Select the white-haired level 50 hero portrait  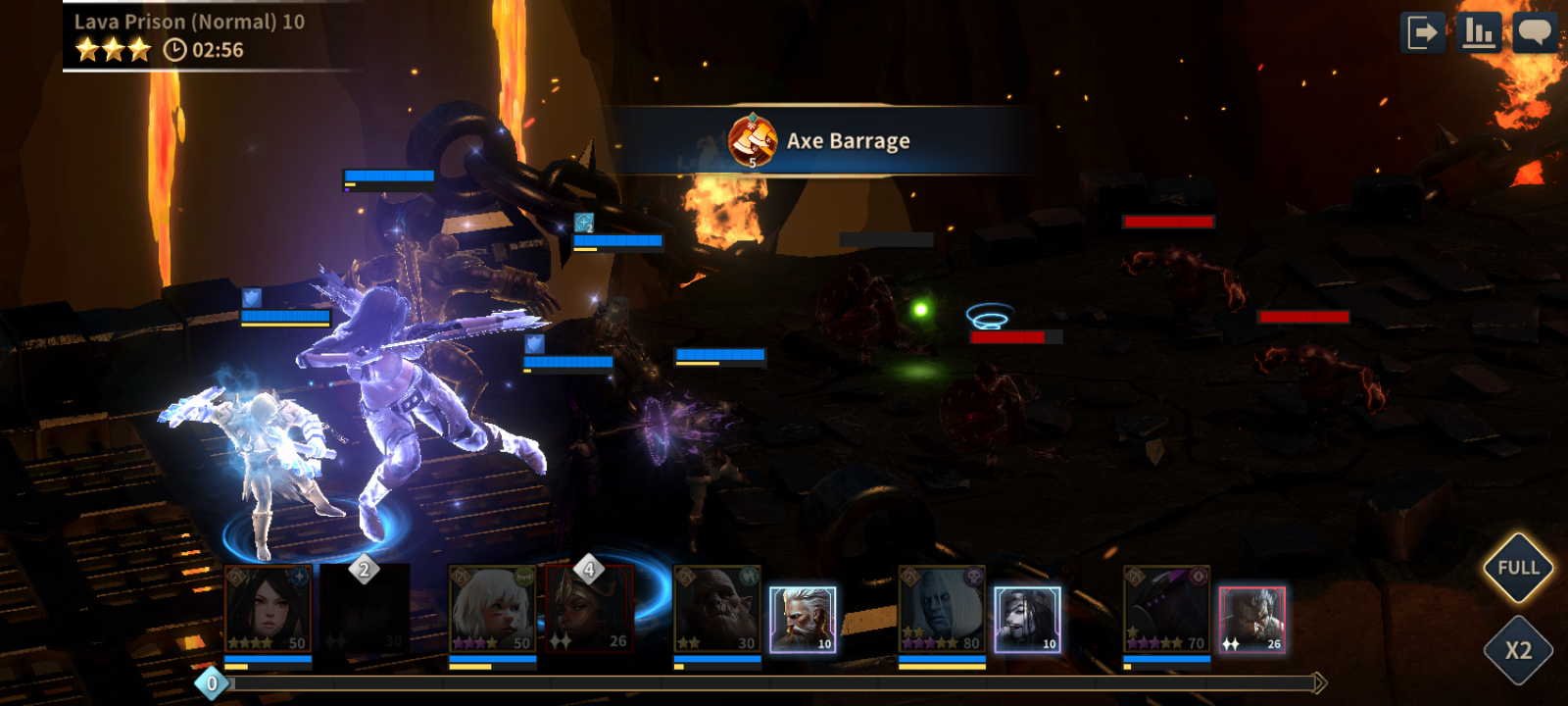tap(493, 609)
